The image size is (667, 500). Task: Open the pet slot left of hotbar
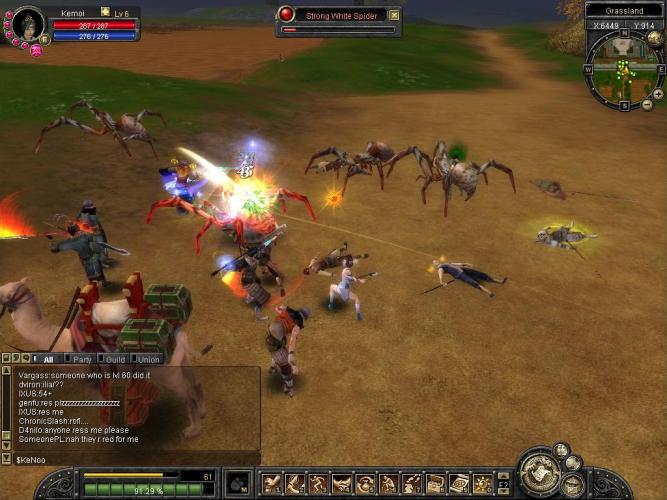pyautogui.click(x=238, y=483)
